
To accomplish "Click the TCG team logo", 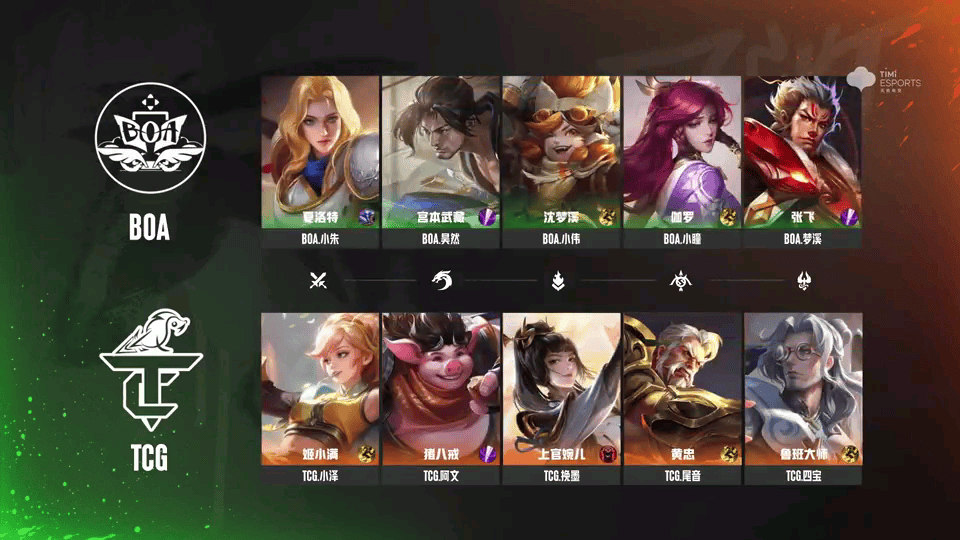I will coord(150,373).
